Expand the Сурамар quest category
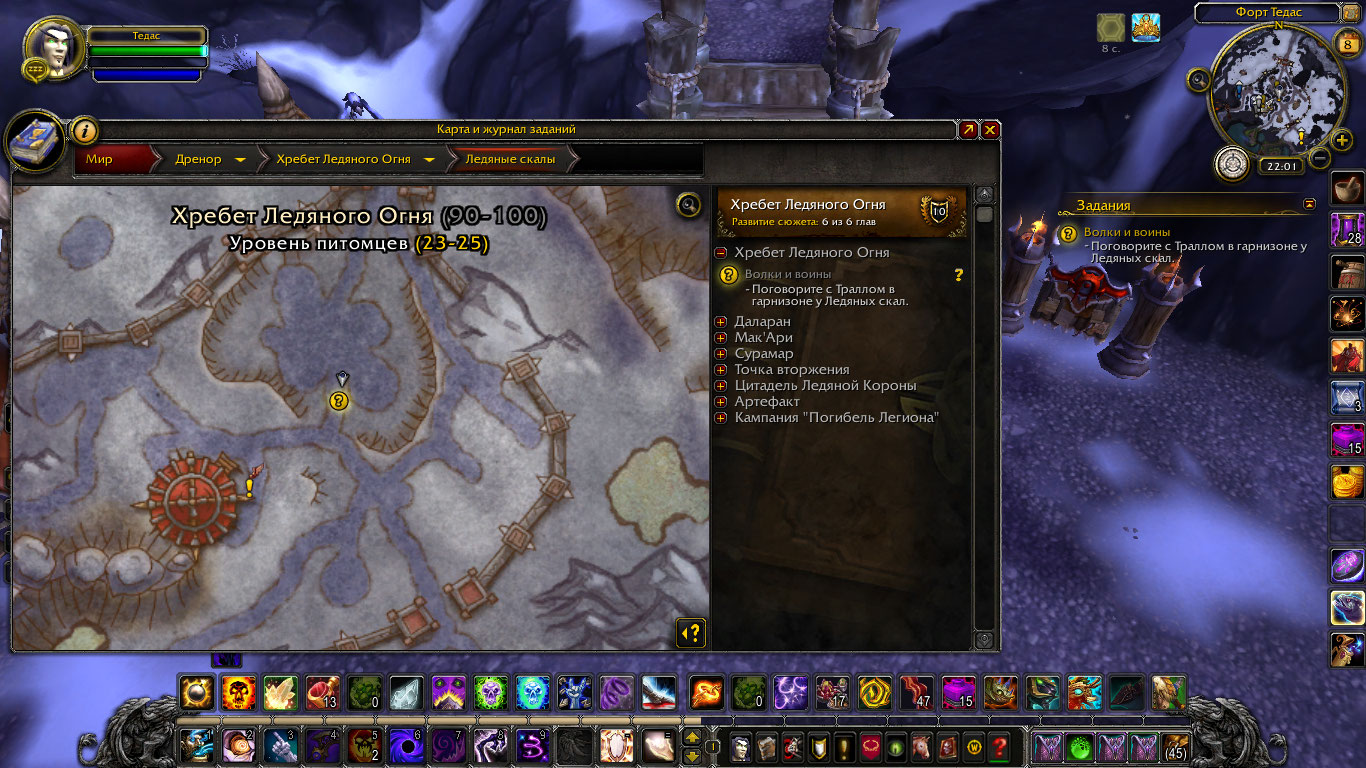Viewport: 1366px width, 768px height. 721,354
